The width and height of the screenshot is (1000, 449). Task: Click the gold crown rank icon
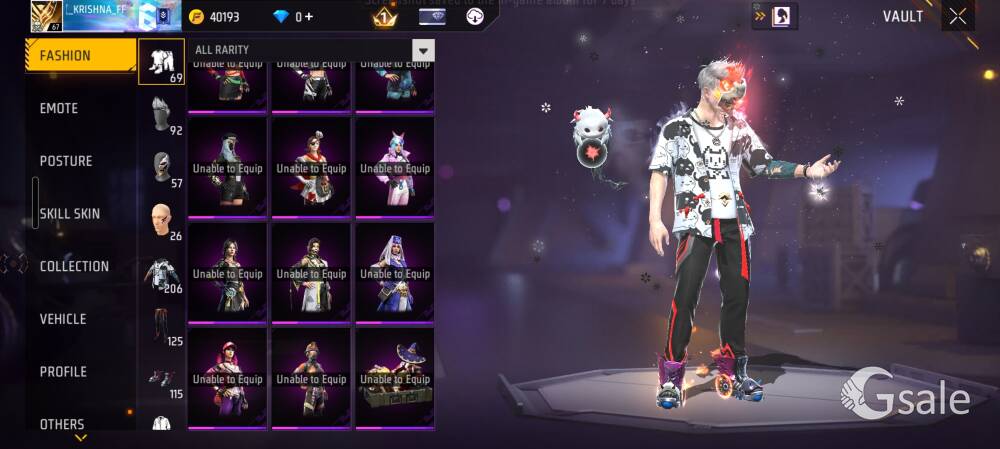(384, 17)
